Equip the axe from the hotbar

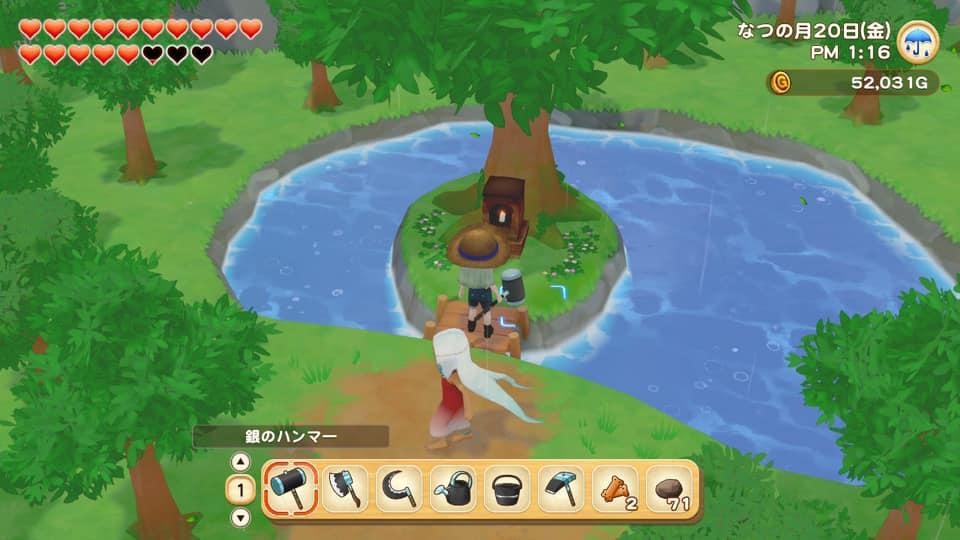pos(345,489)
